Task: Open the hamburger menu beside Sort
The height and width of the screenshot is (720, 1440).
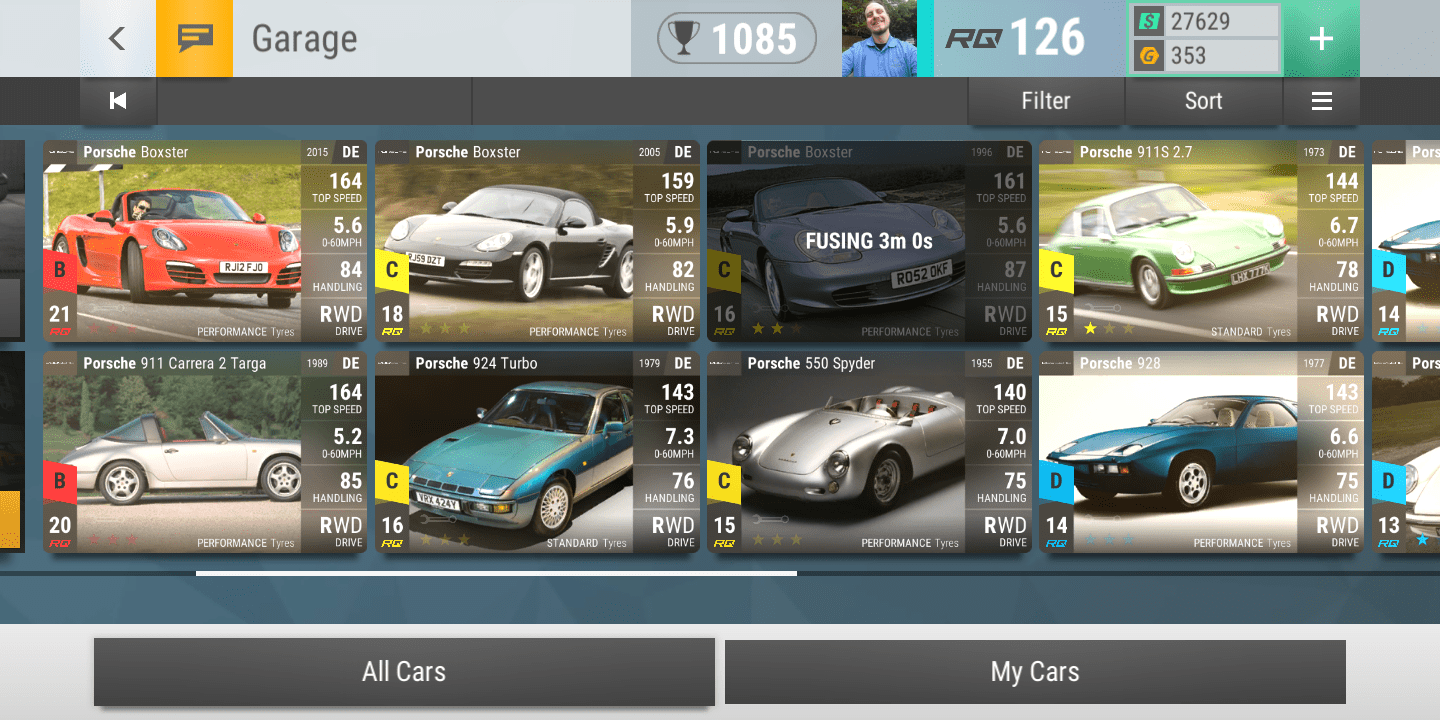Action: pyautogui.click(x=1321, y=100)
